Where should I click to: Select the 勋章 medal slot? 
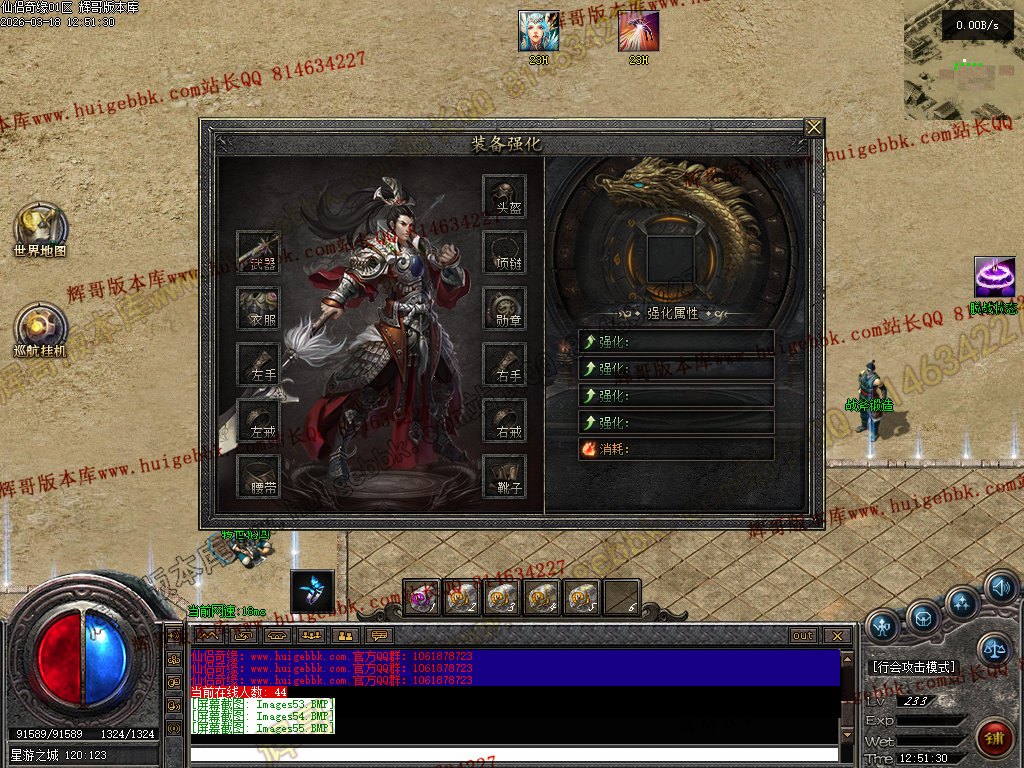tap(505, 308)
